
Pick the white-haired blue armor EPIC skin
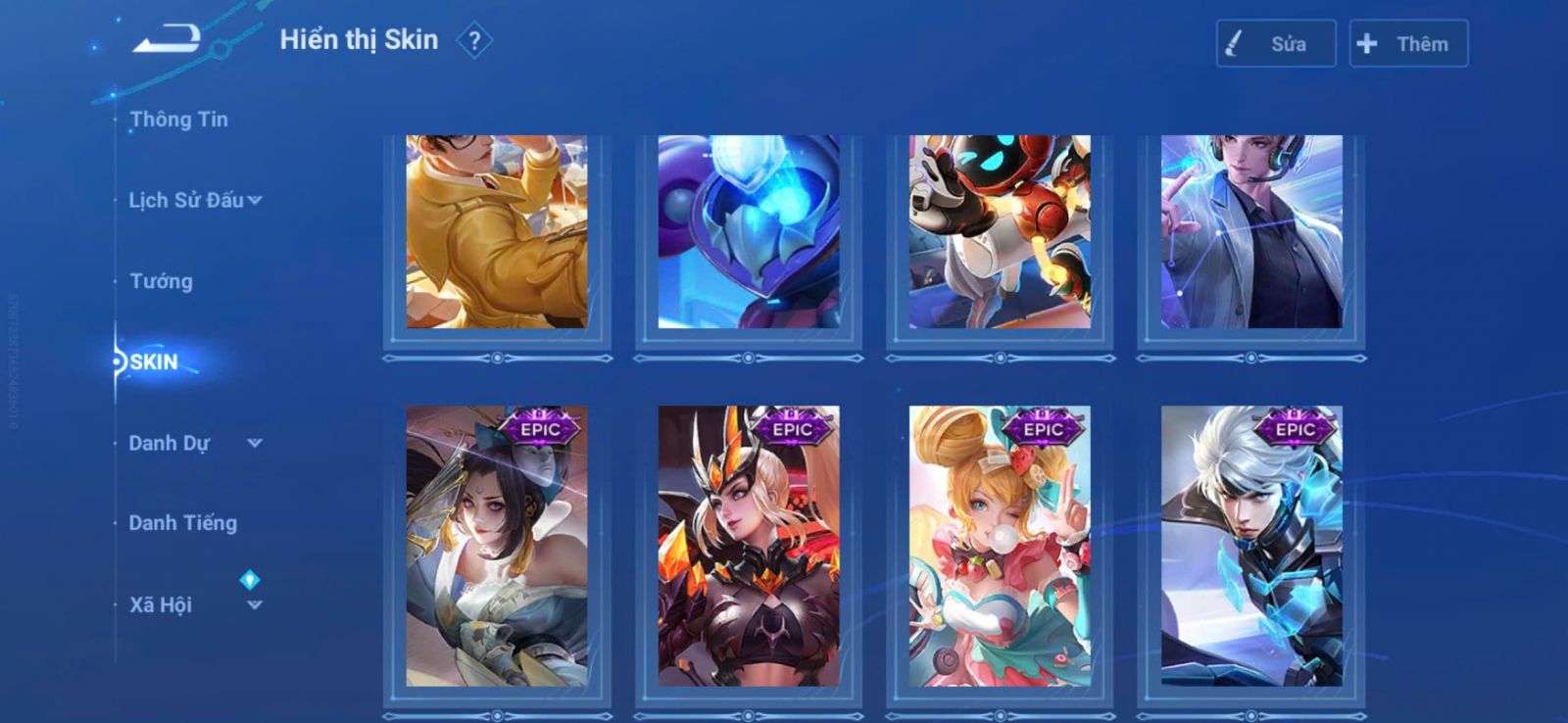[1251, 546]
